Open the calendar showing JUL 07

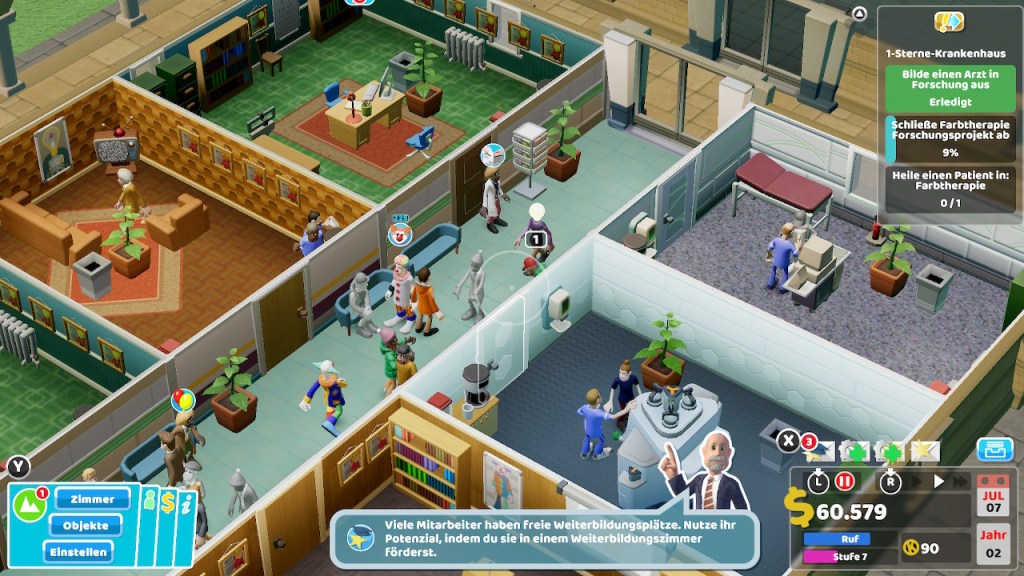(x=991, y=498)
